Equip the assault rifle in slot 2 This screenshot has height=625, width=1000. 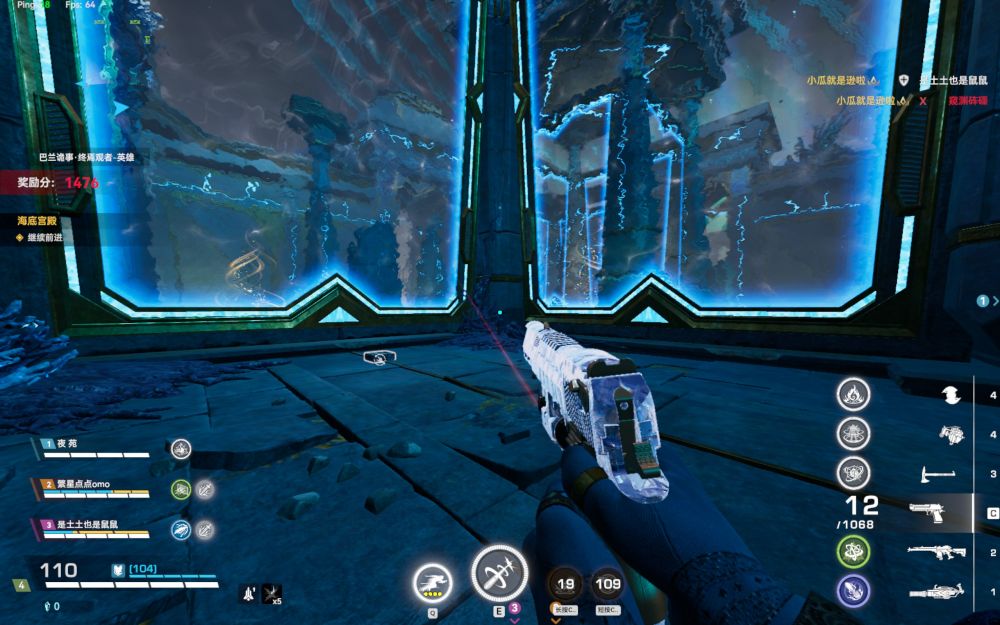point(936,552)
